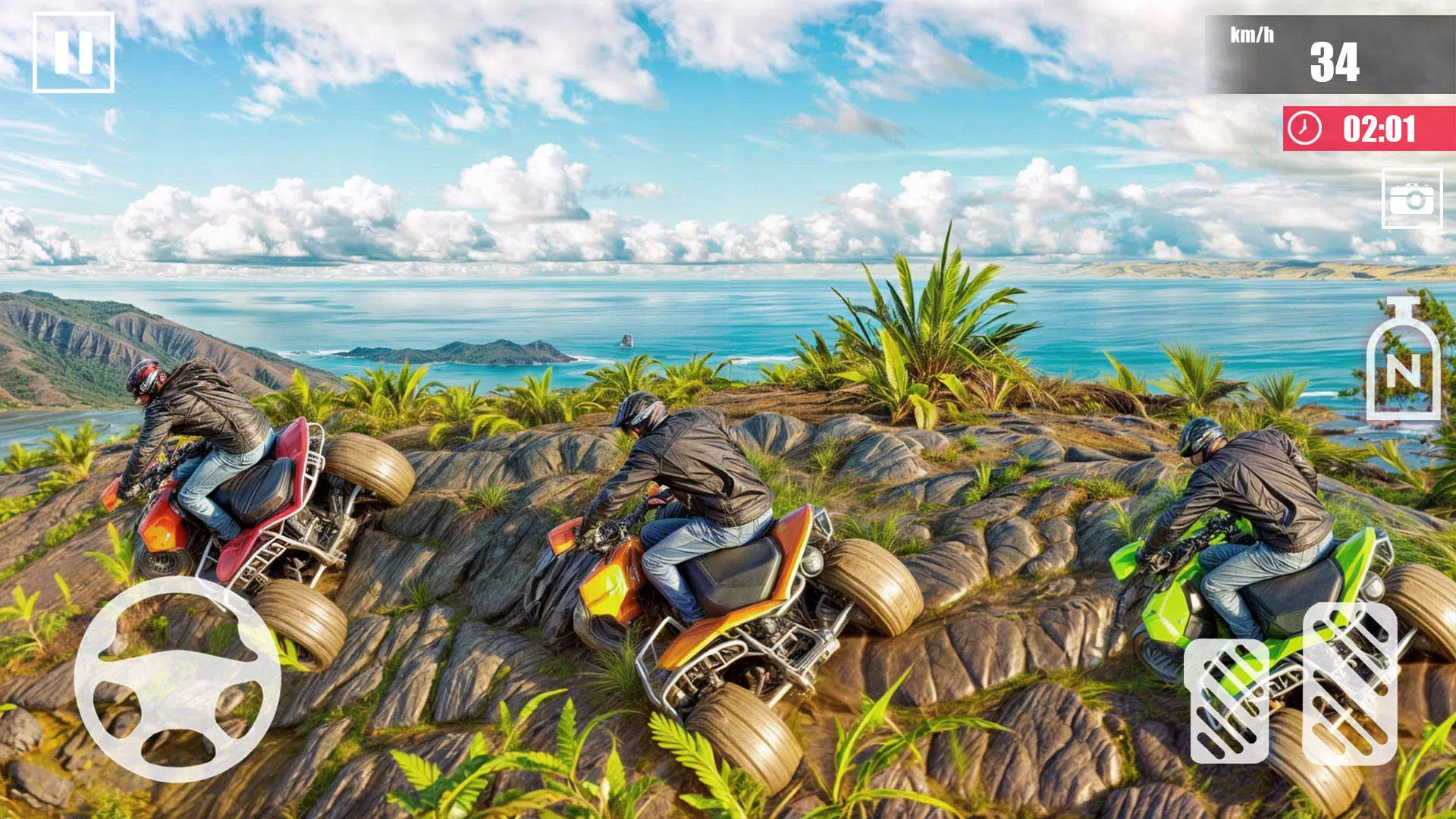Tap the clock icon beside the timer

1305,129
